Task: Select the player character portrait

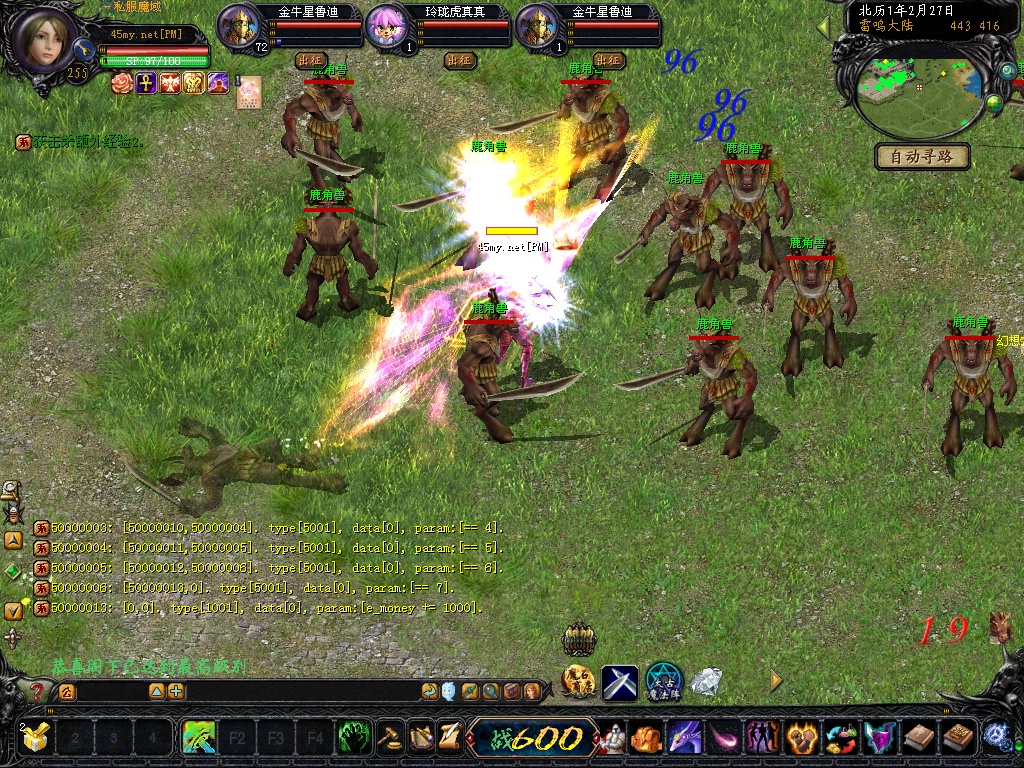Action: click(x=43, y=38)
